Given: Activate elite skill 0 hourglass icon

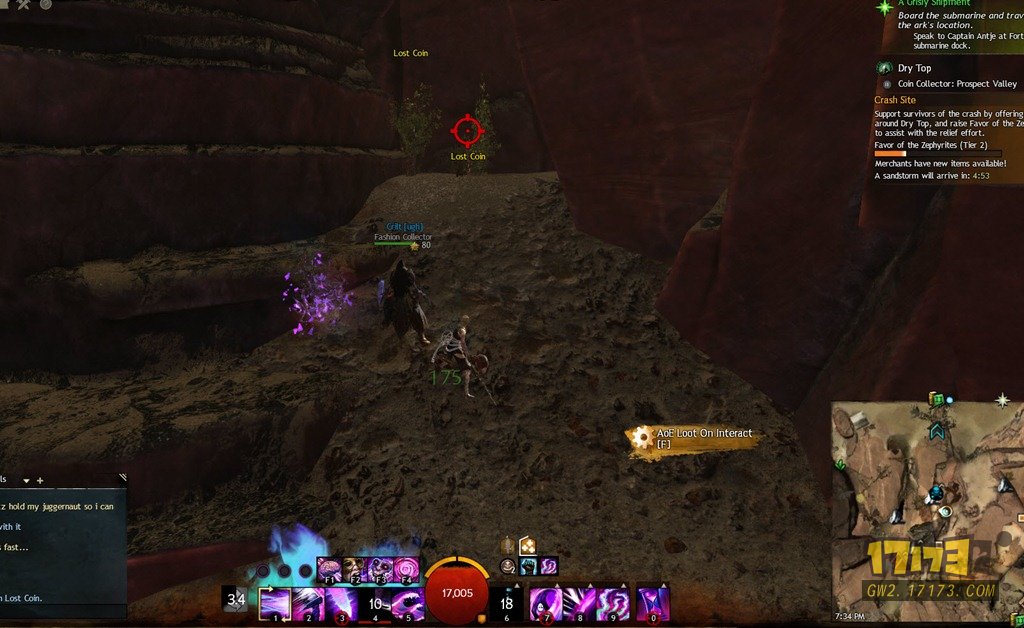Looking at the screenshot, I should point(652,604).
